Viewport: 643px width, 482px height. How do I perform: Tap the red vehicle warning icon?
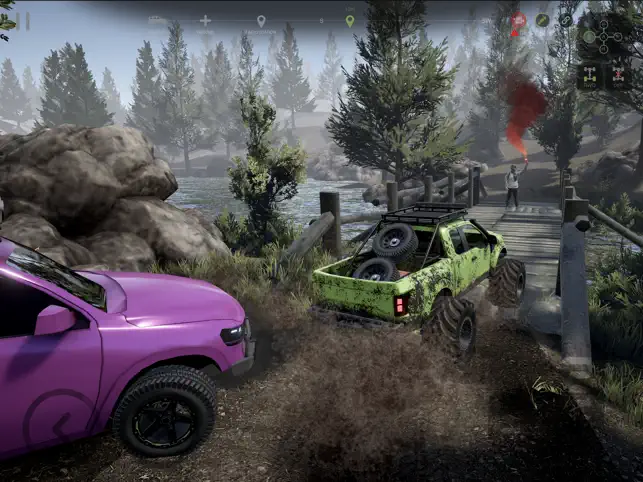[x=518, y=20]
